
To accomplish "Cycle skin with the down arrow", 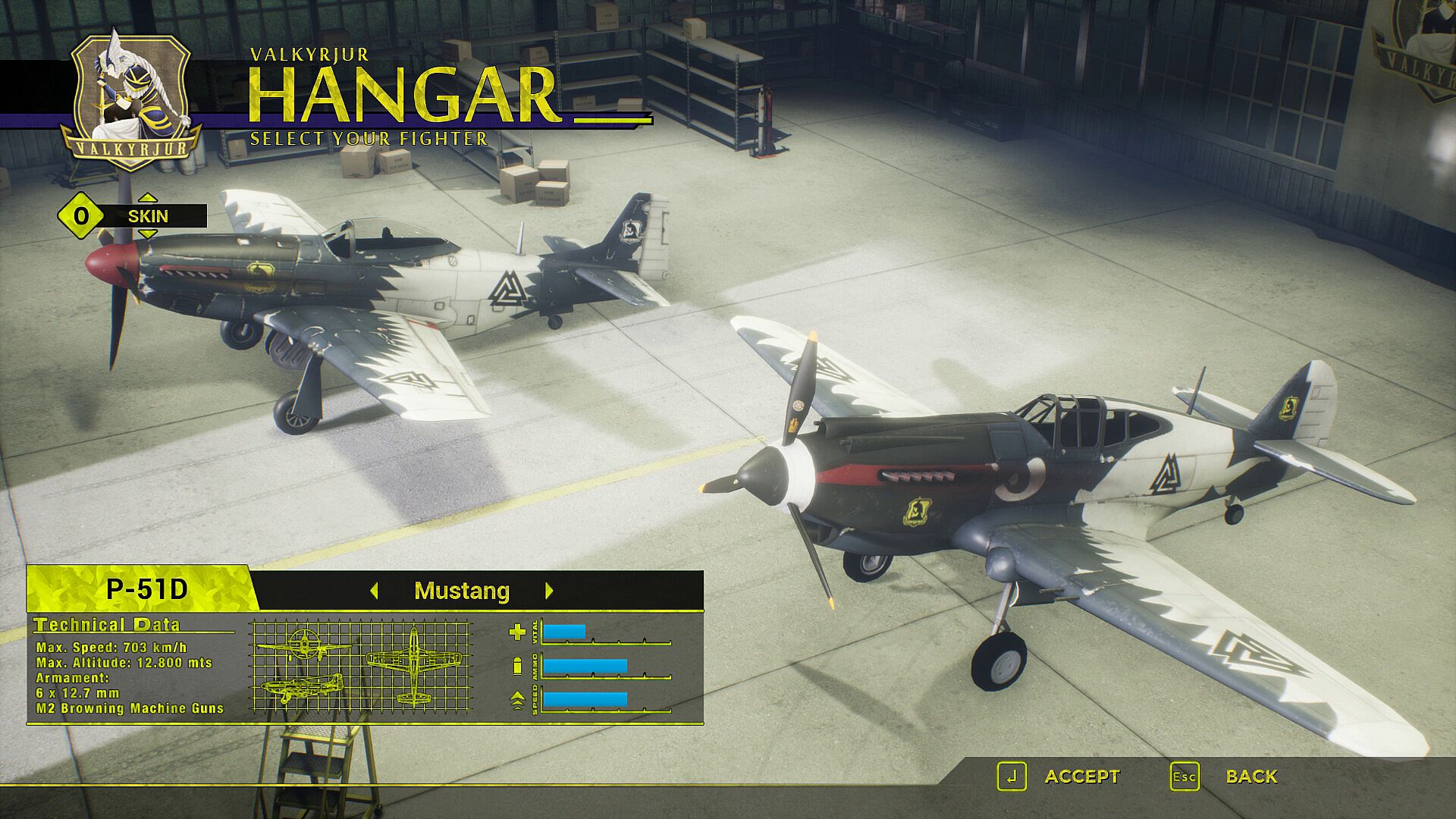I will (148, 234).
